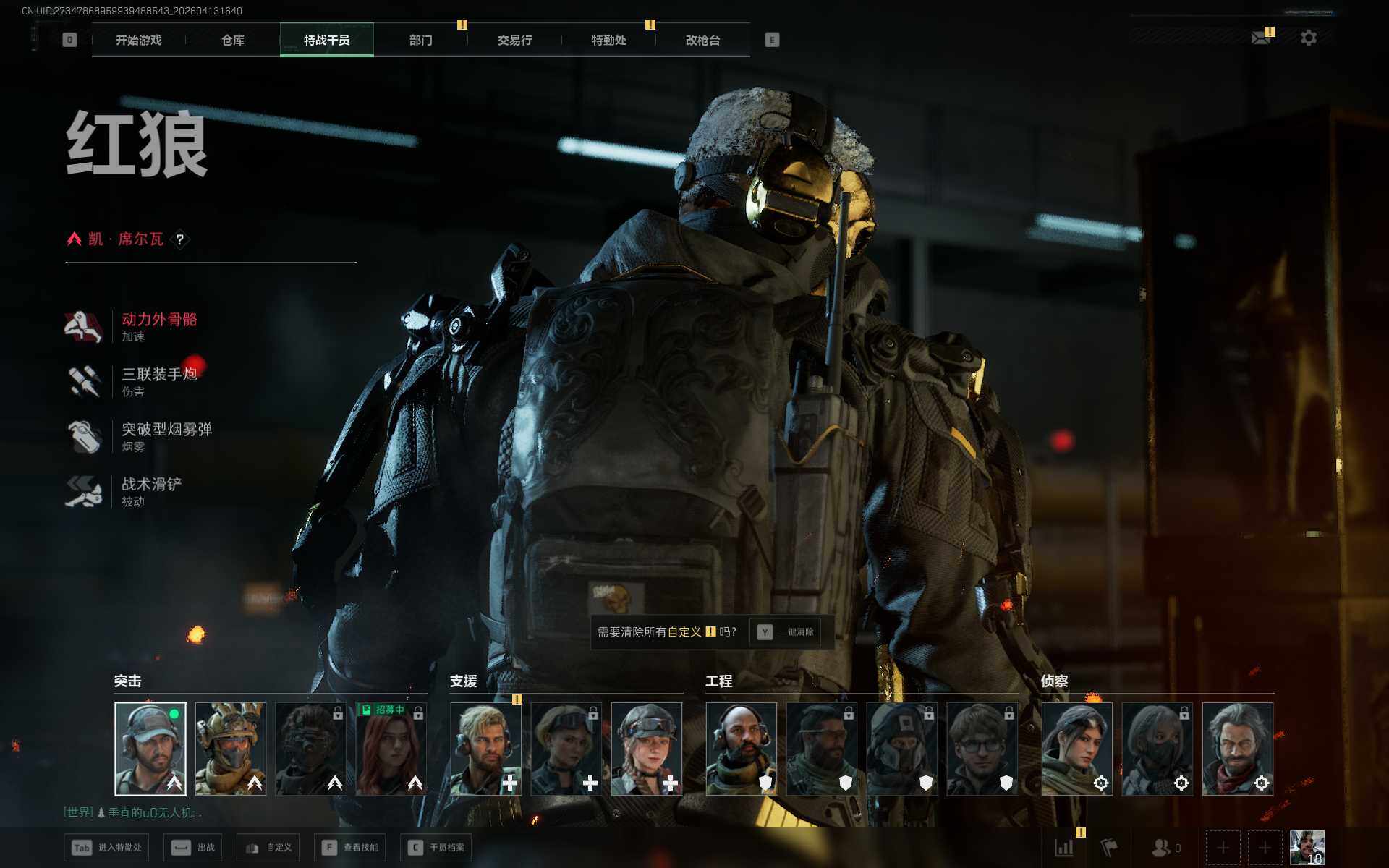Open the 干员档案 button
The image size is (1389, 868).
[x=437, y=848]
